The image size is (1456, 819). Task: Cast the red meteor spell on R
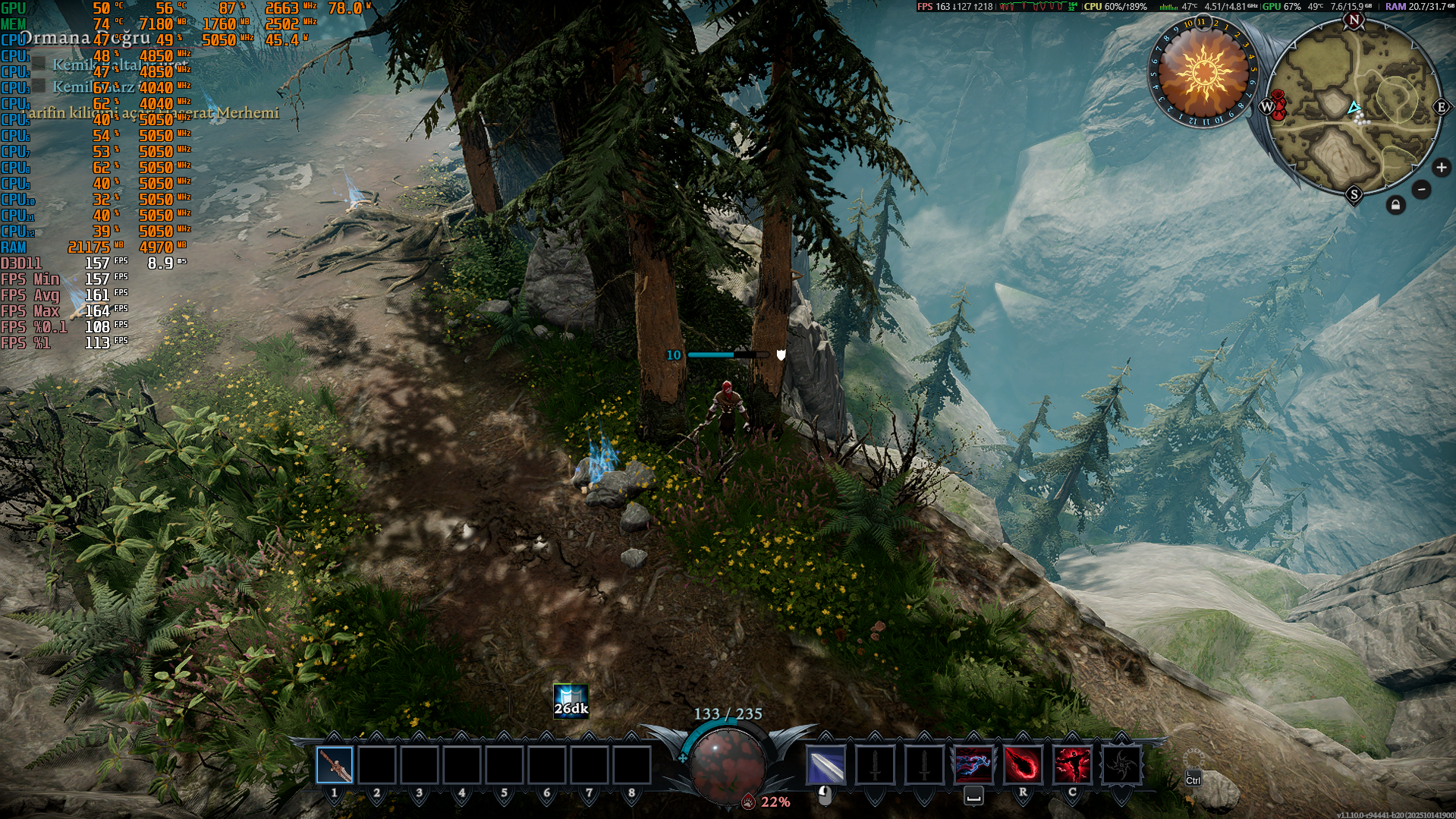tap(1023, 765)
